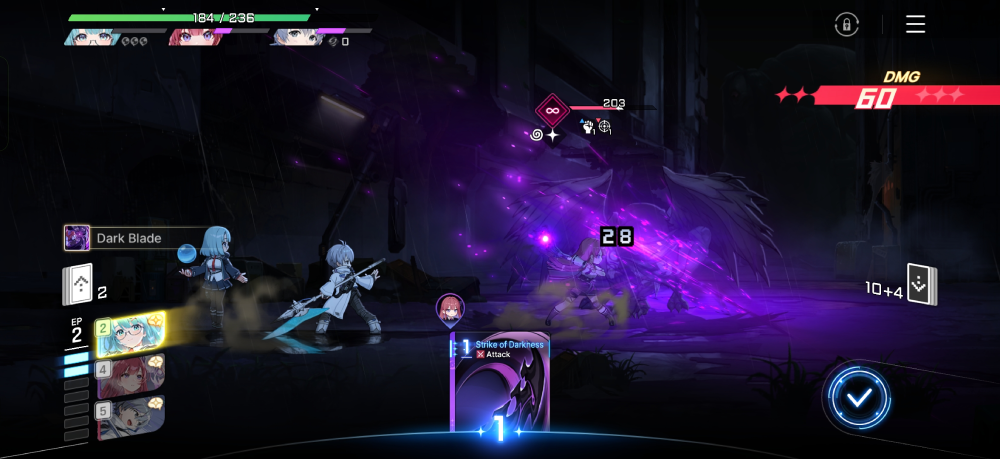This screenshot has height=459, width=1000.
Task: Open the hamburger menu
Action: point(915,25)
